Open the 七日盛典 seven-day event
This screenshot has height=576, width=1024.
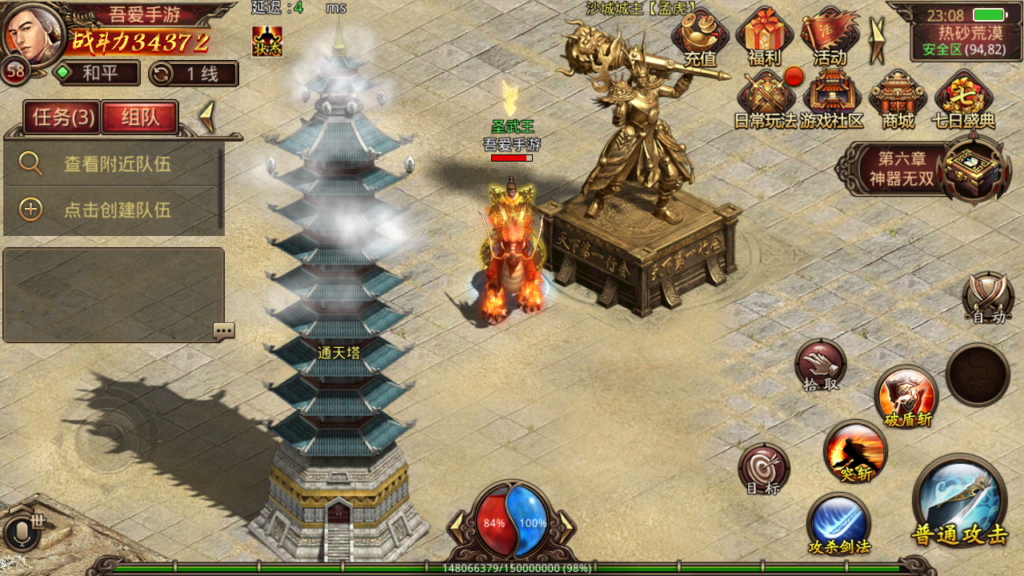(x=964, y=99)
